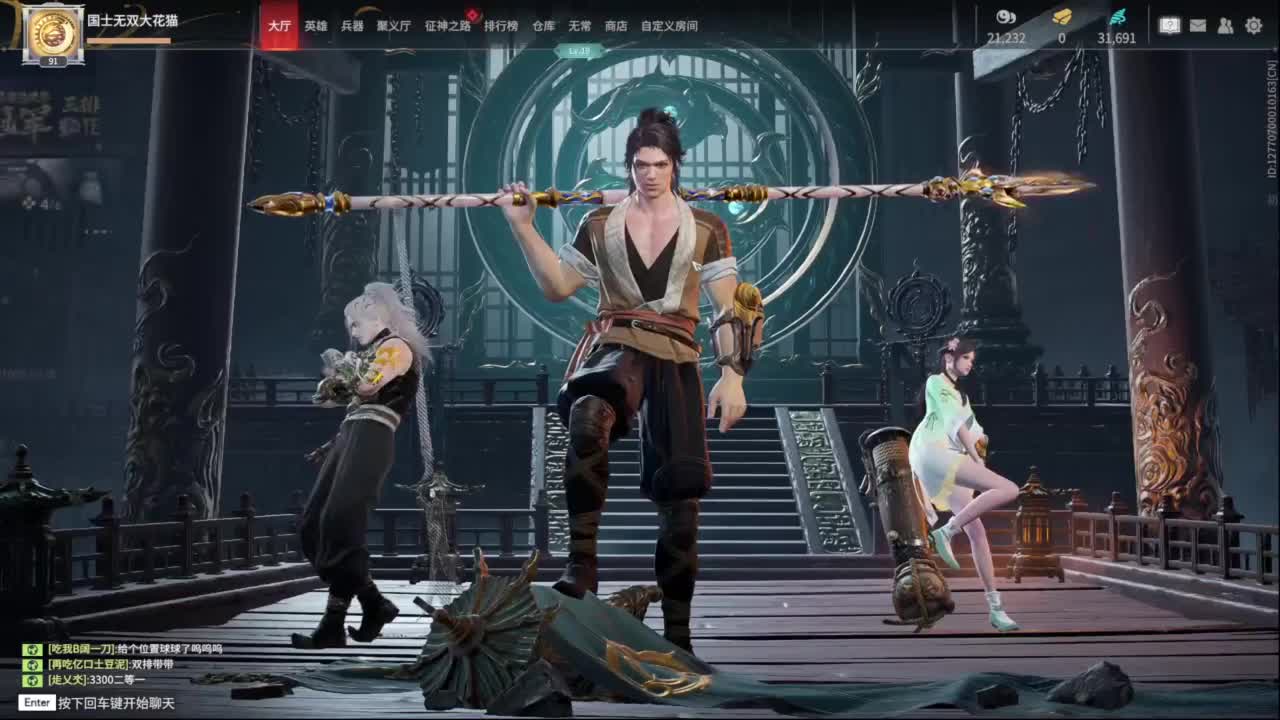Image resolution: width=1280 pixels, height=720 pixels.
Task: Open the help guide book icon
Action: 1170,25
